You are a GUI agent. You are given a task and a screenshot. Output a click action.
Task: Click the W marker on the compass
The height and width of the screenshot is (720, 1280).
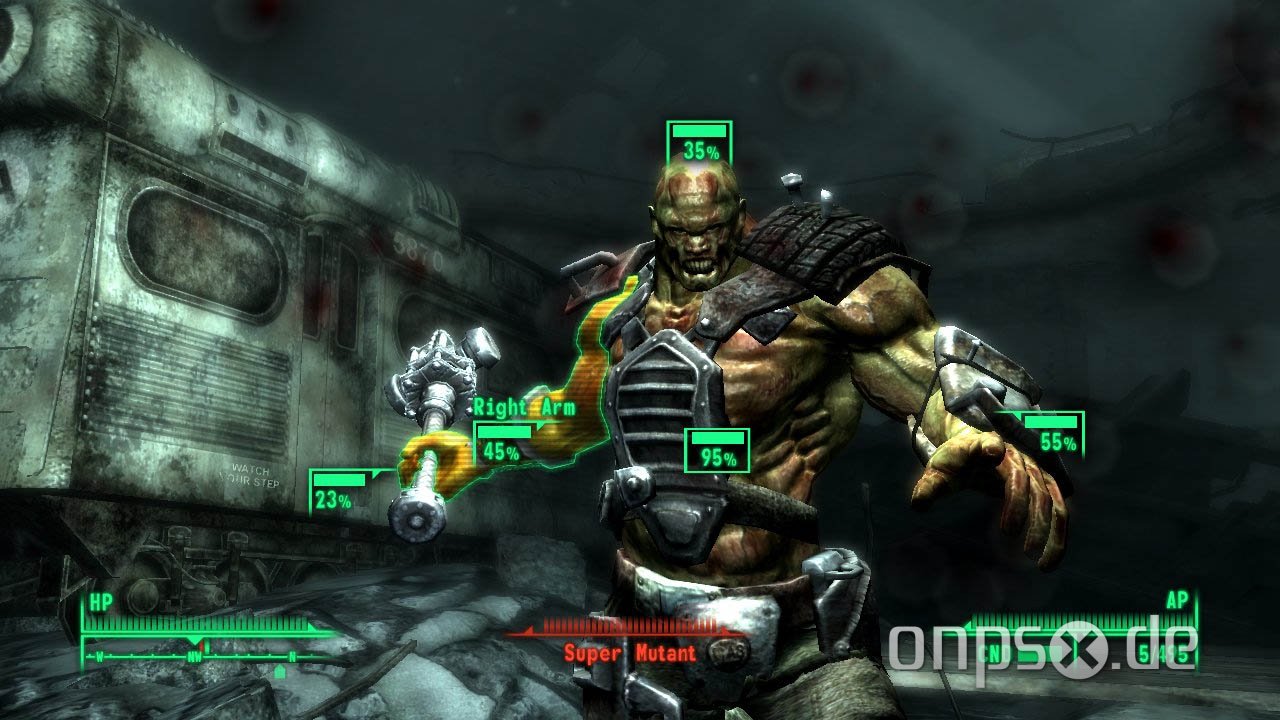tap(100, 656)
